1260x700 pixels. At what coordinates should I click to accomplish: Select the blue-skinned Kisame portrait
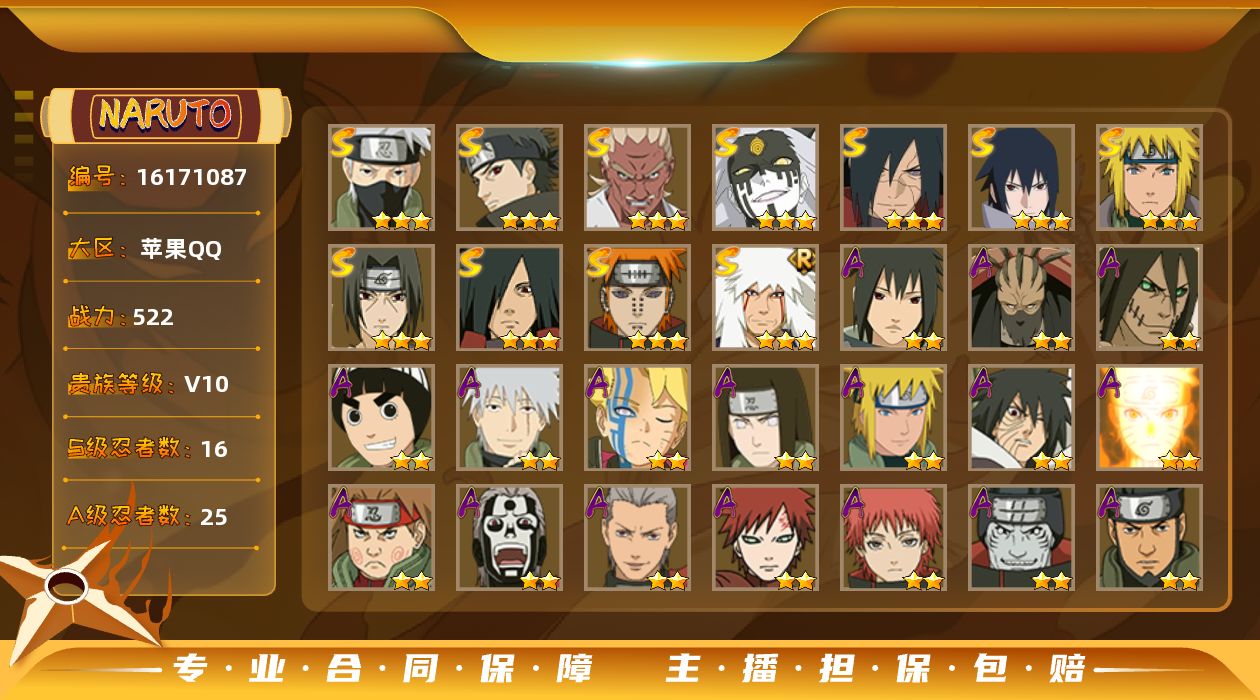coord(1021,537)
